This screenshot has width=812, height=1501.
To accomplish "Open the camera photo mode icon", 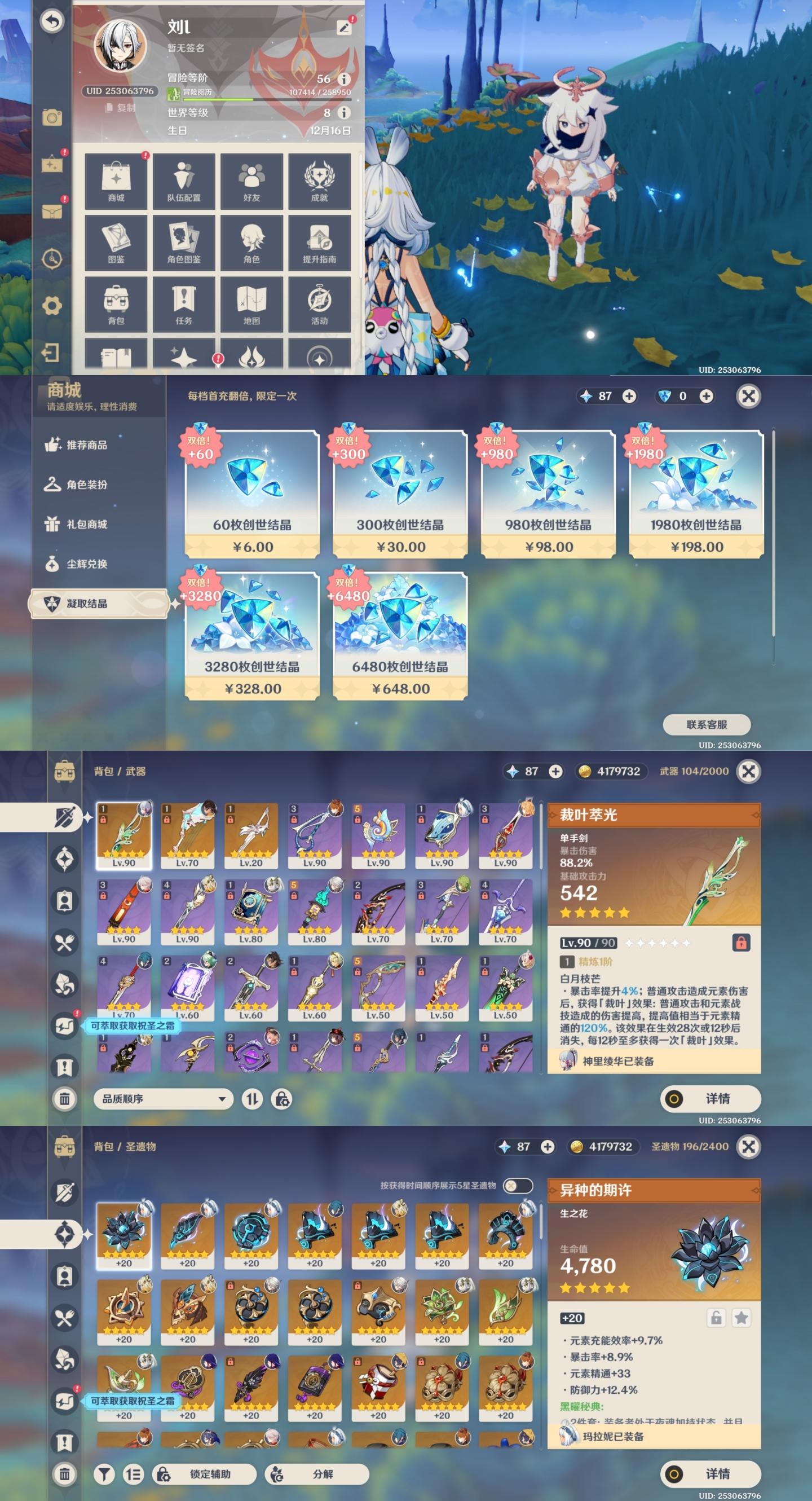I will pos(52,118).
